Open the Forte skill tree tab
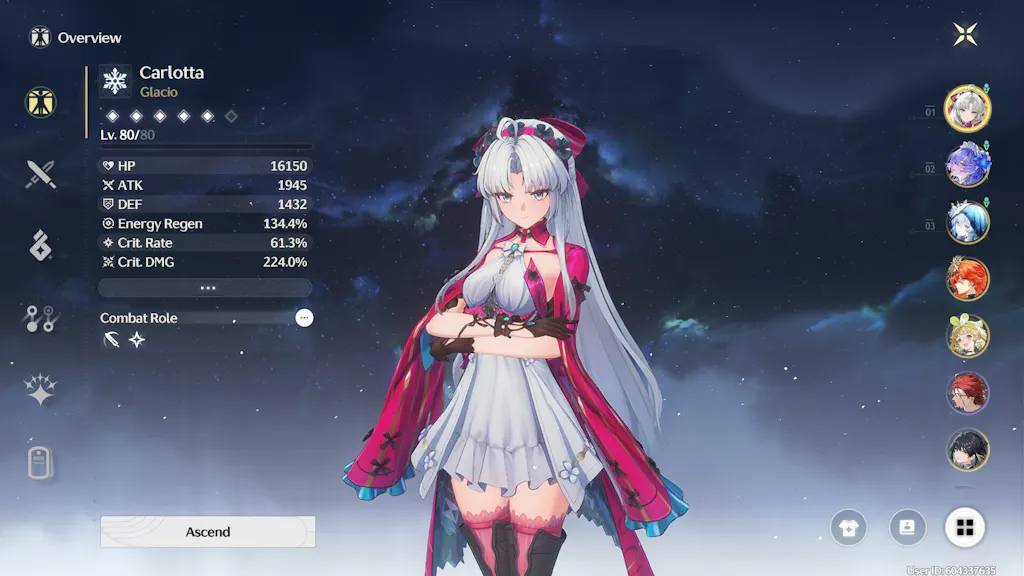The image size is (1024, 576). (x=40, y=319)
